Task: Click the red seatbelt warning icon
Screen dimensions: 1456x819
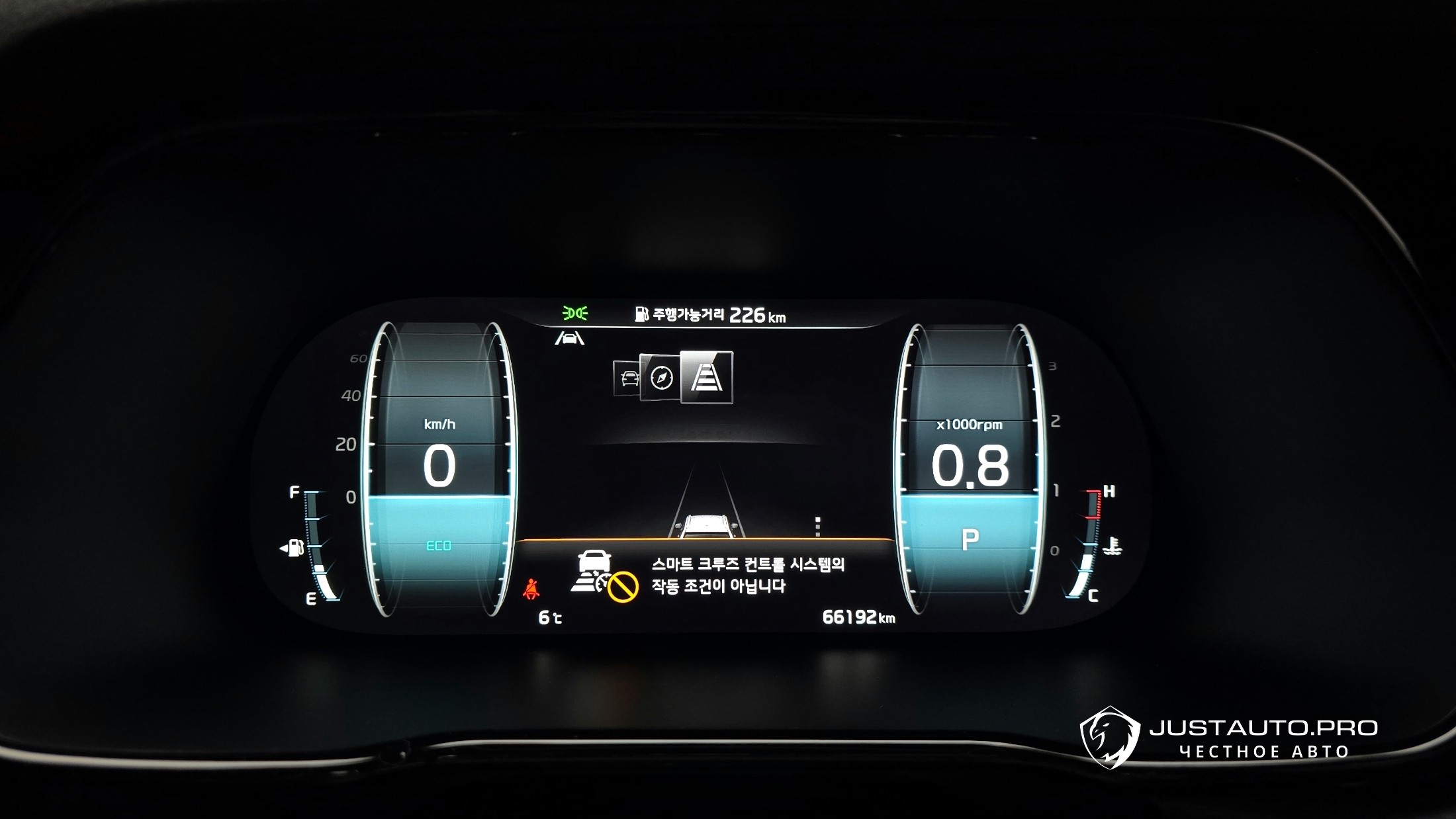Action: 531,589
